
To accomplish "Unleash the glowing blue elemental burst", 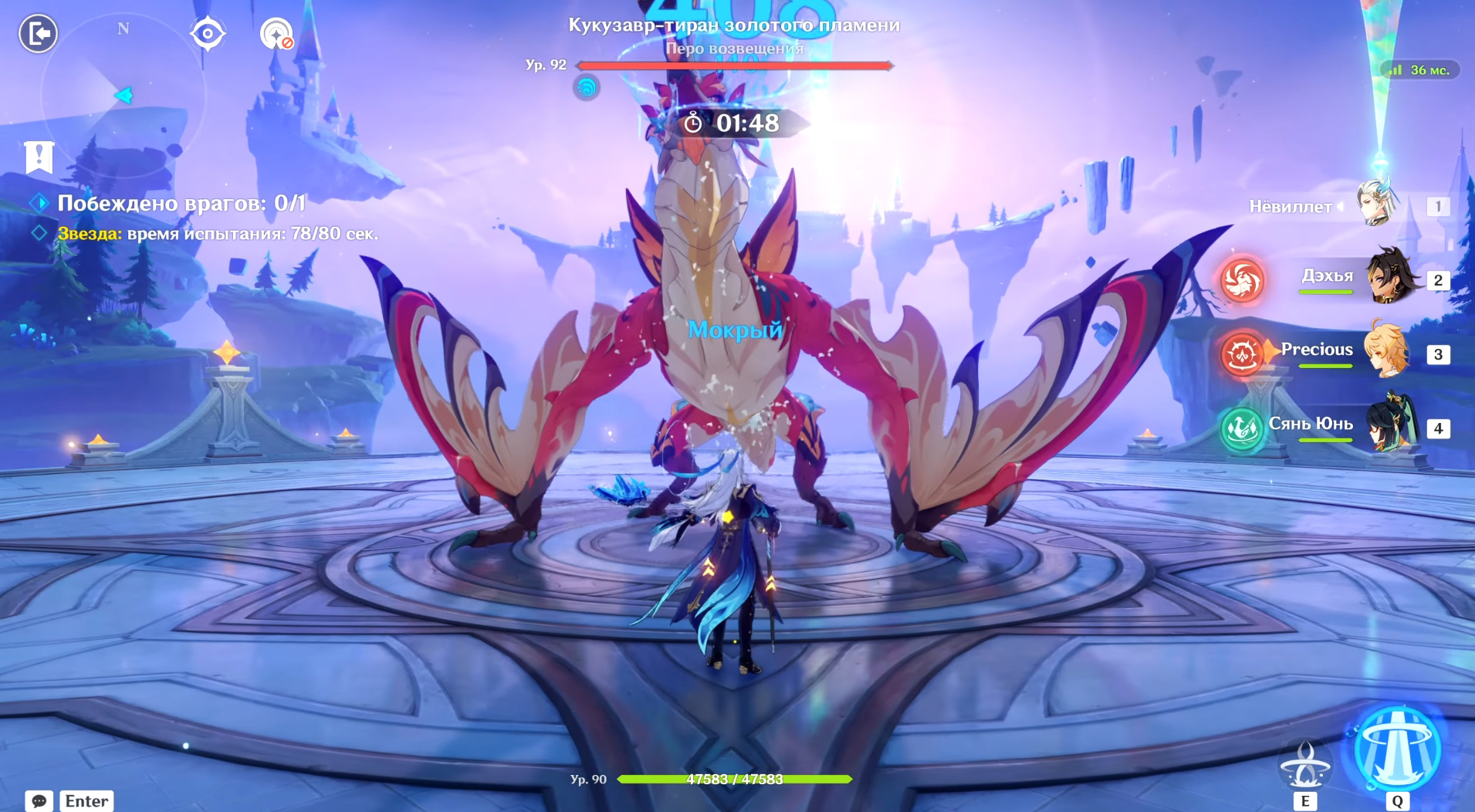I will [1397, 748].
